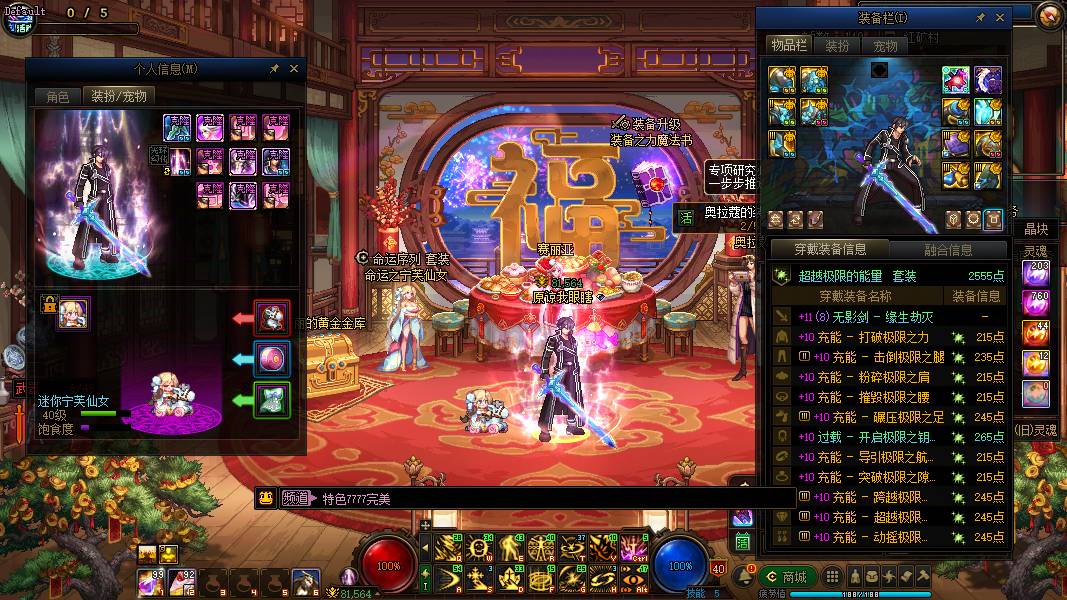The image size is (1067, 600).
Task: Open the 物品栏 inventory tab
Action: click(788, 46)
